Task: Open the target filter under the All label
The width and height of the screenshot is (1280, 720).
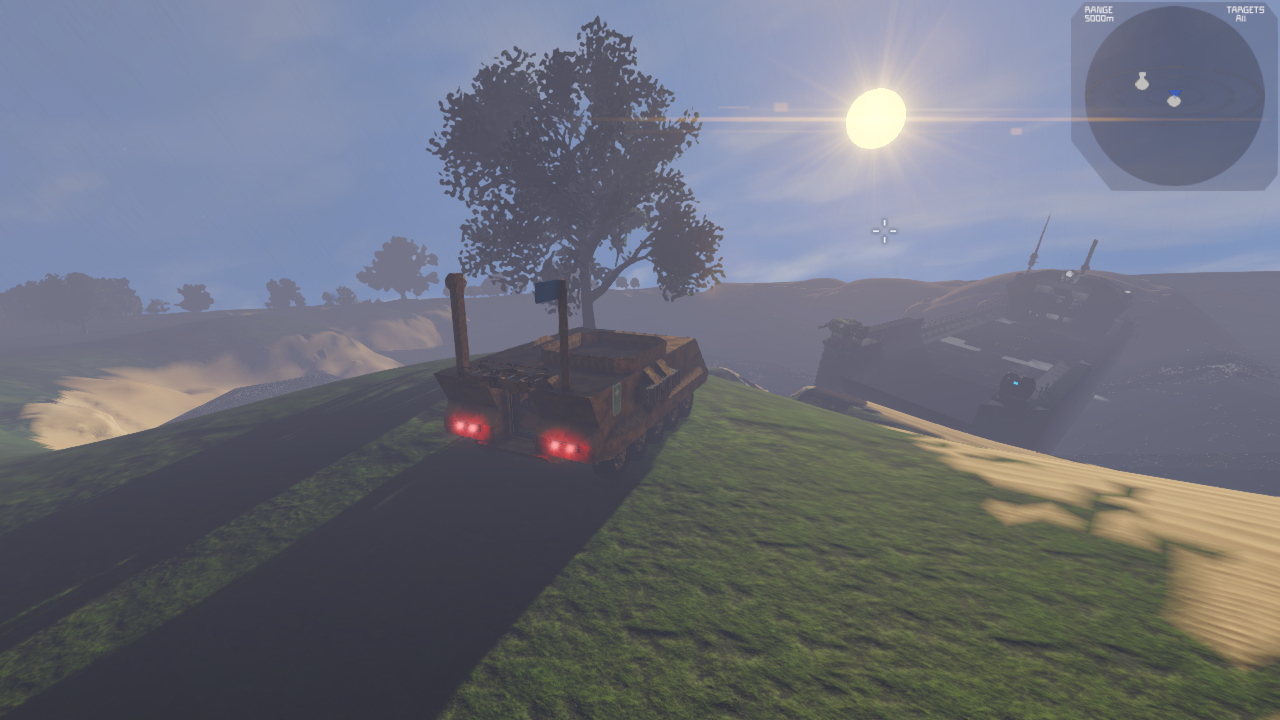Action: 1242,17
